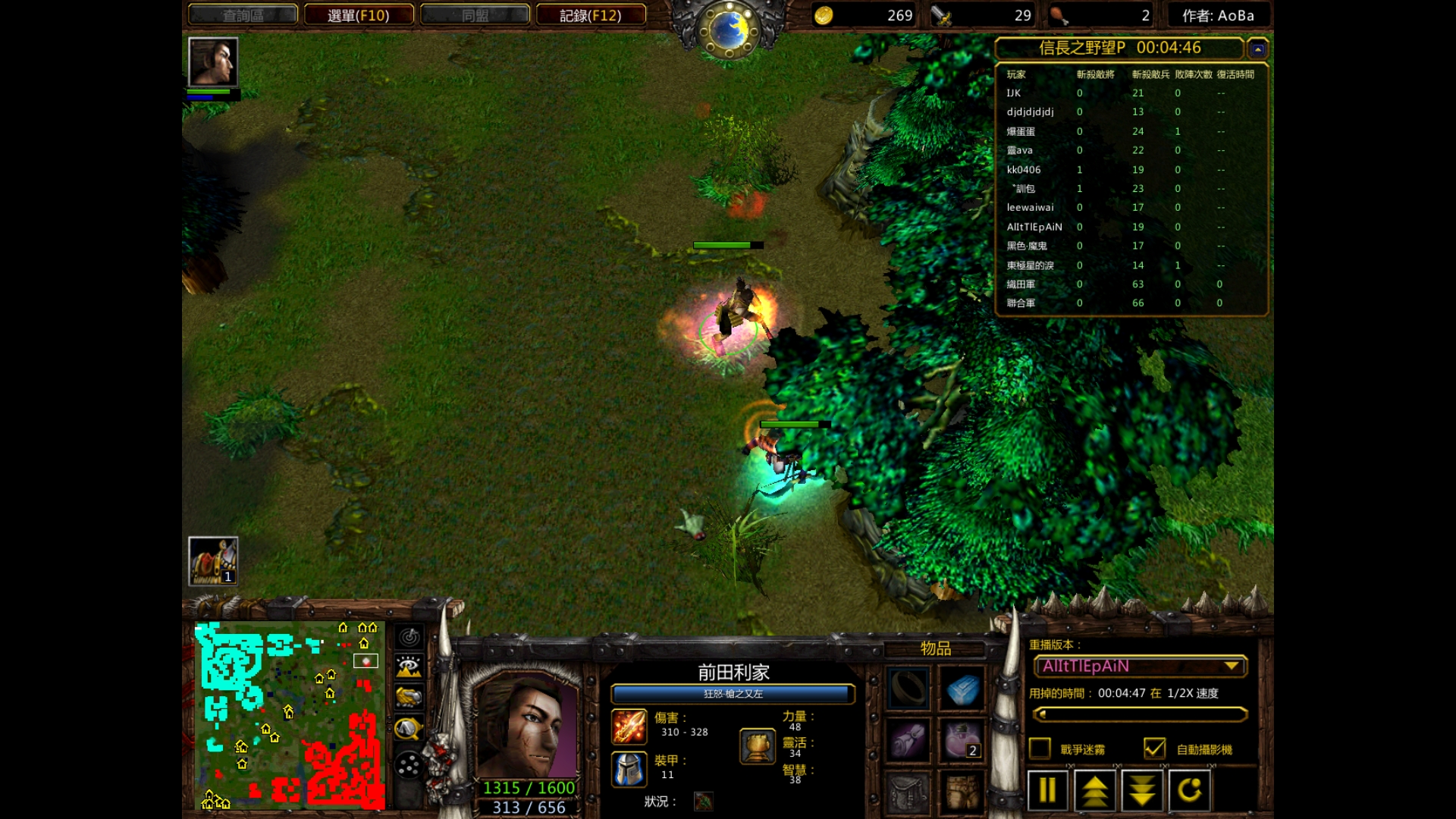Select the ring item slot
Viewport: 1456px width, 819px height.
(908, 689)
